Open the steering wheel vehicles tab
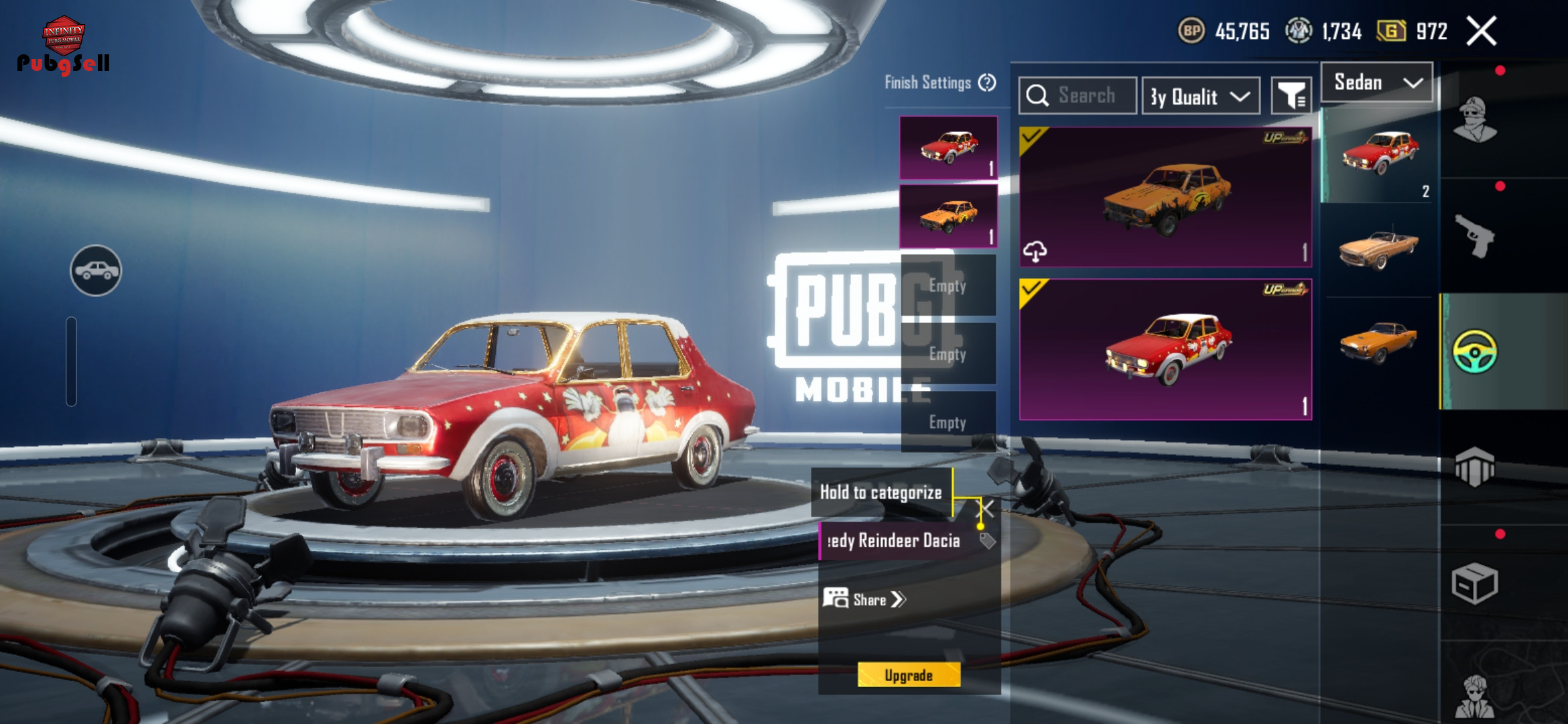1568x724 pixels. click(1475, 351)
